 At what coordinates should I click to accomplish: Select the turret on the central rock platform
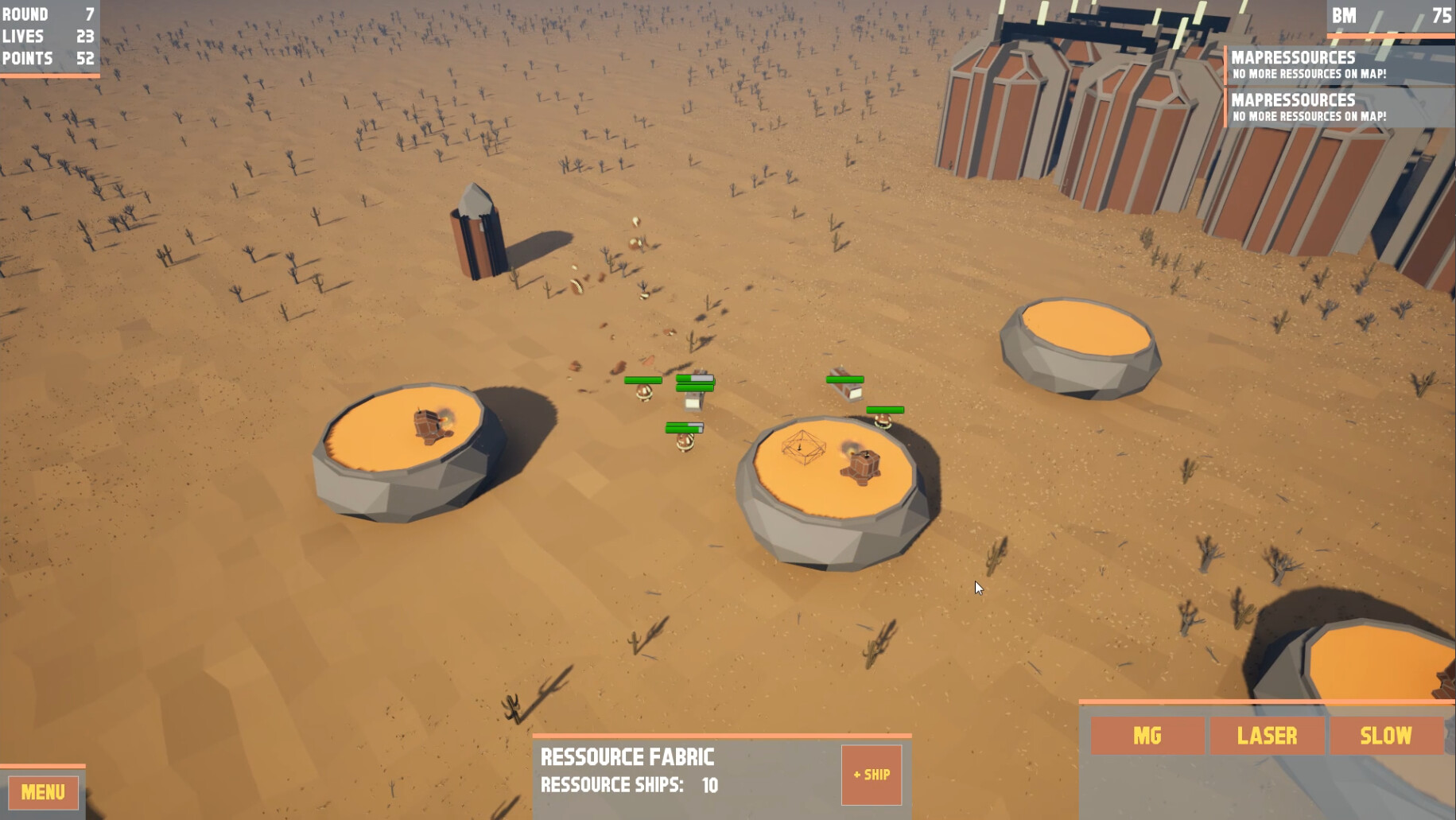tap(864, 465)
